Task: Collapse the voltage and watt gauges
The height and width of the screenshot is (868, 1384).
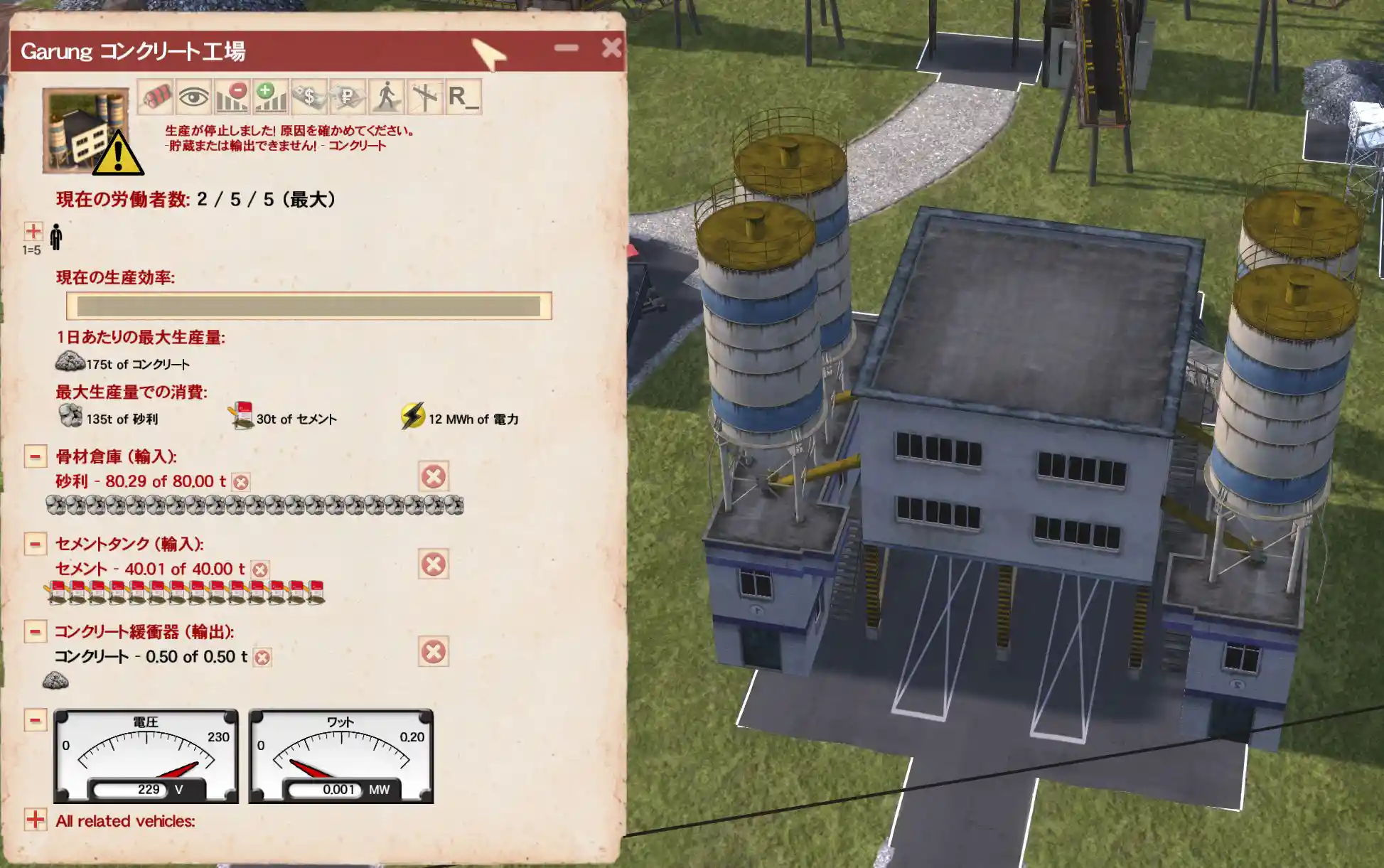Action: coord(35,719)
